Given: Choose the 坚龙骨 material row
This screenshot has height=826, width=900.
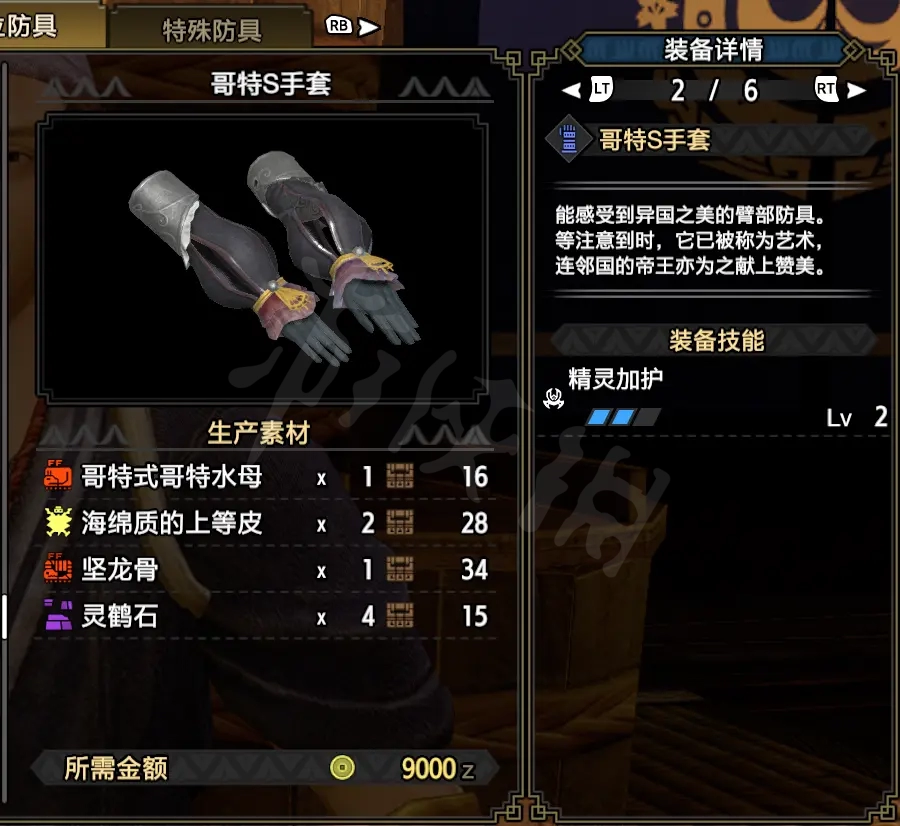Looking at the screenshot, I should [266, 570].
